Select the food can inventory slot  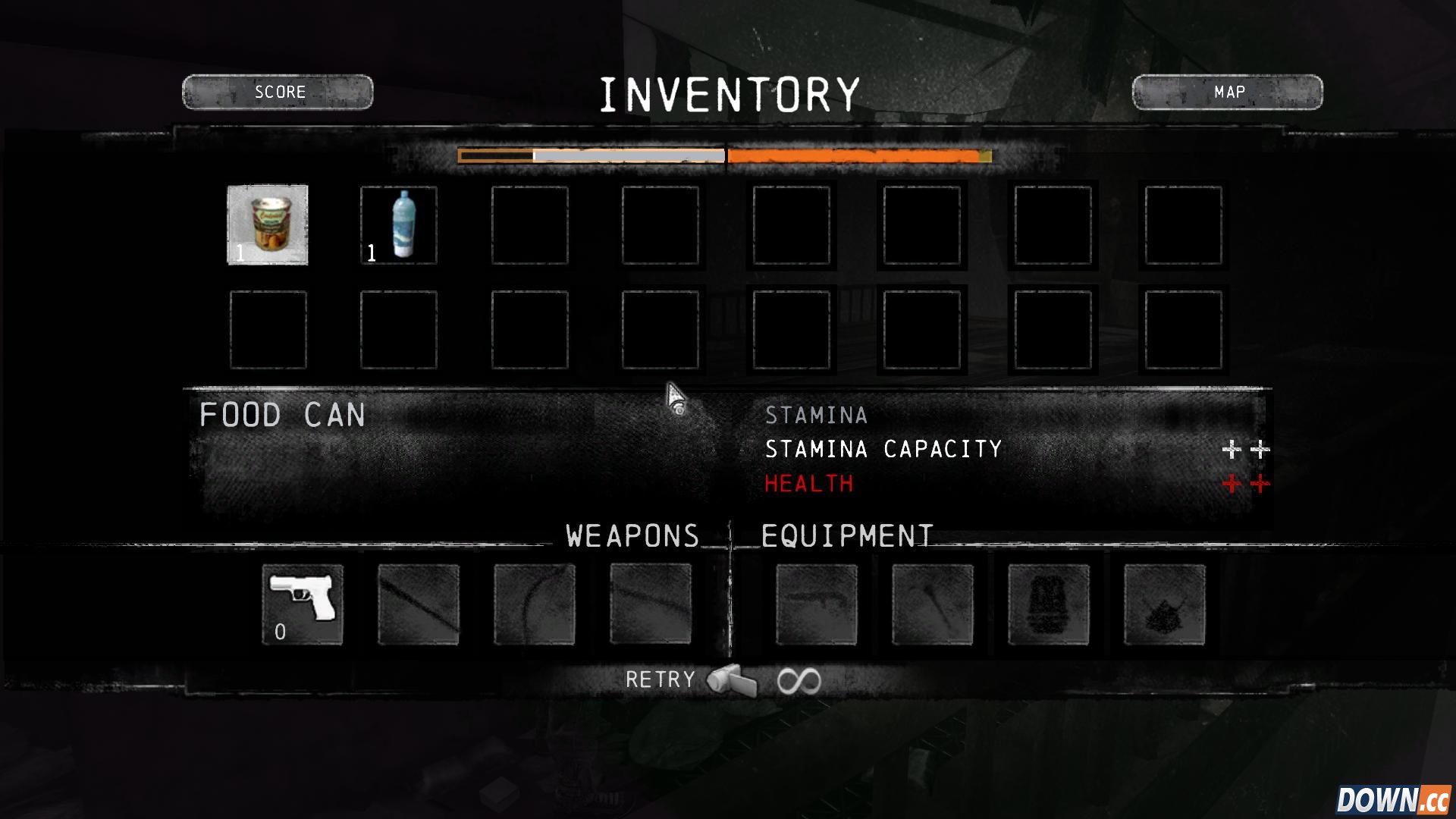(x=268, y=224)
